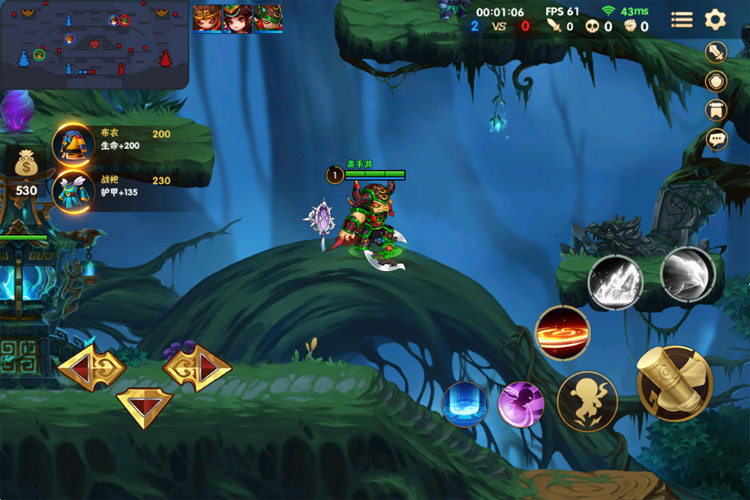The height and width of the screenshot is (500, 750).
Task: Jump using the golden running figure button
Action: coord(587,400)
